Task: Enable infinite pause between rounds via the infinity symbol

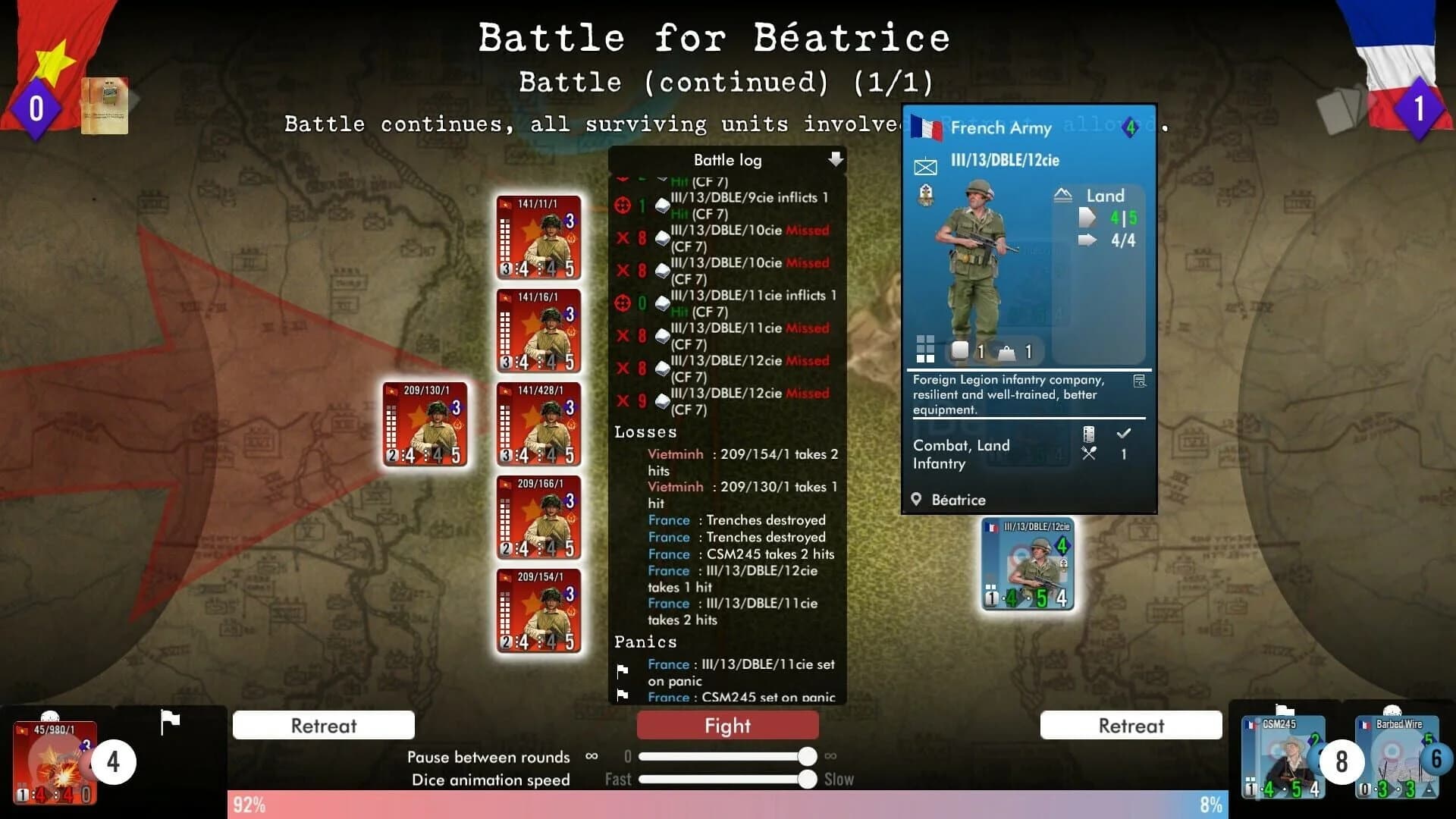Action: [830, 756]
